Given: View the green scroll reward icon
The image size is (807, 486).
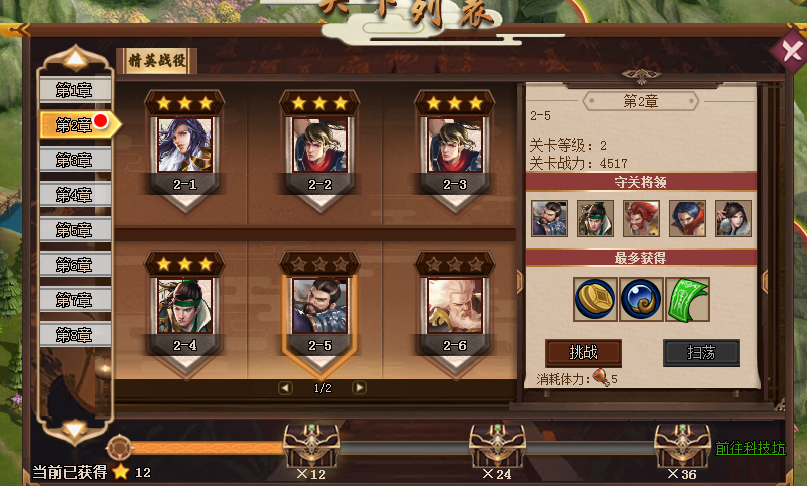Looking at the screenshot, I should click(688, 299).
